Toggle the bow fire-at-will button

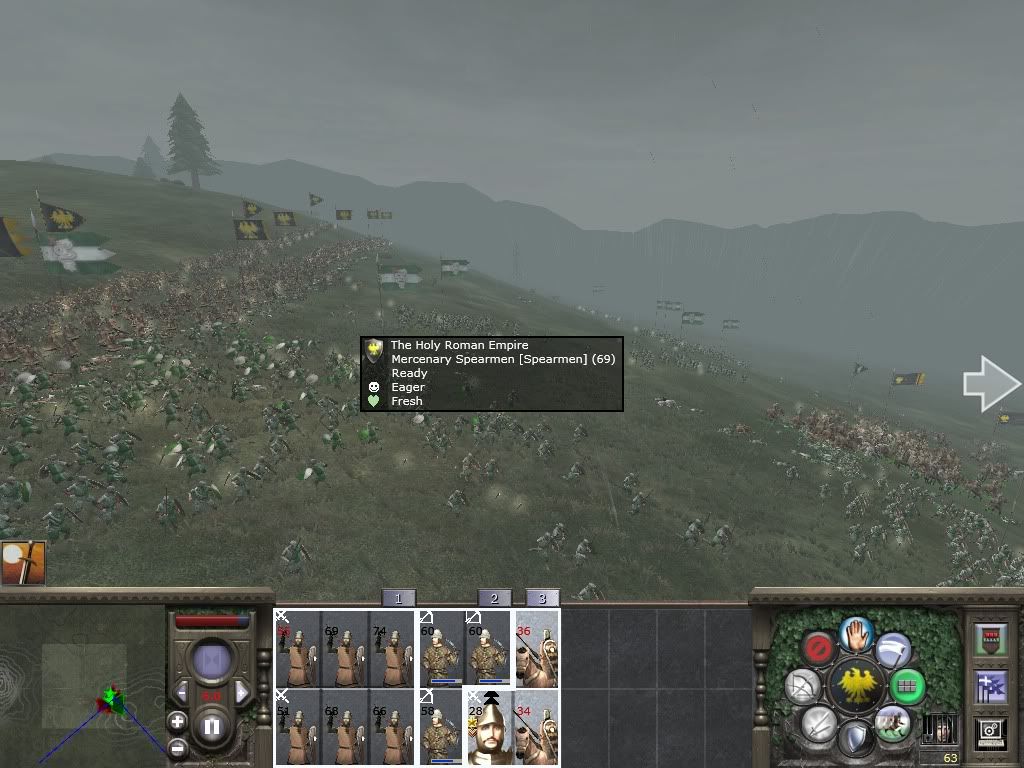[x=802, y=686]
